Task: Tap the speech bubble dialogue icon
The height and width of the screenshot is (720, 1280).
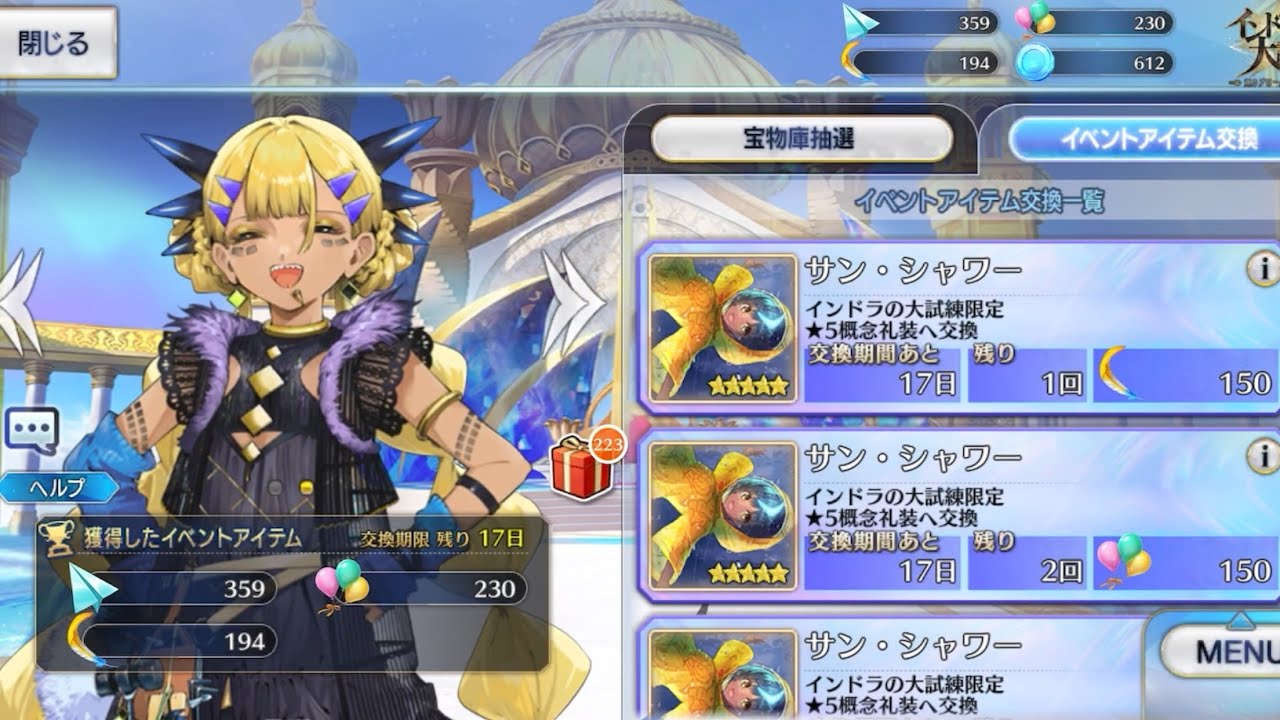Action: point(31,430)
